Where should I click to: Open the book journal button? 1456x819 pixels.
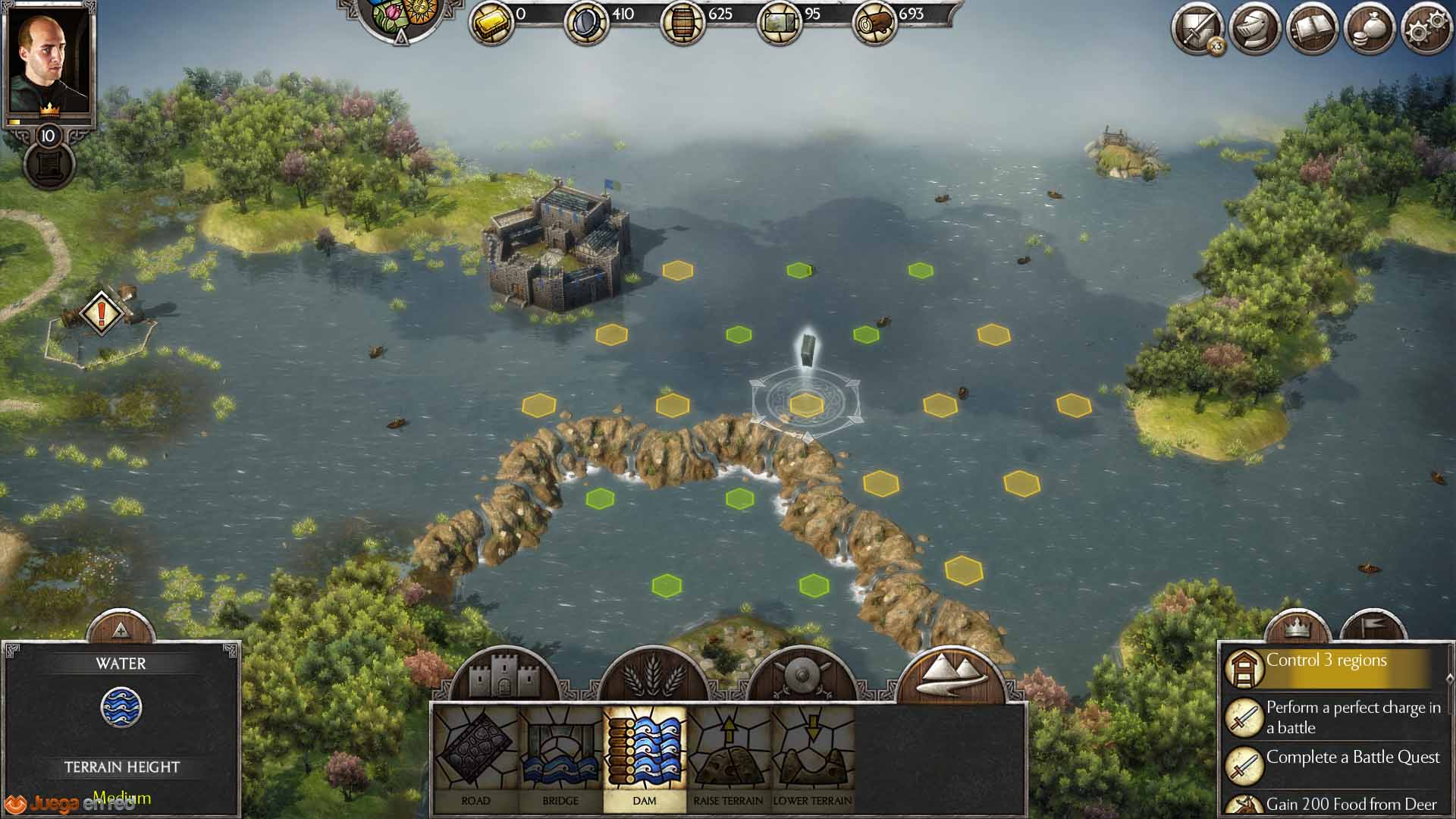pos(1313,30)
